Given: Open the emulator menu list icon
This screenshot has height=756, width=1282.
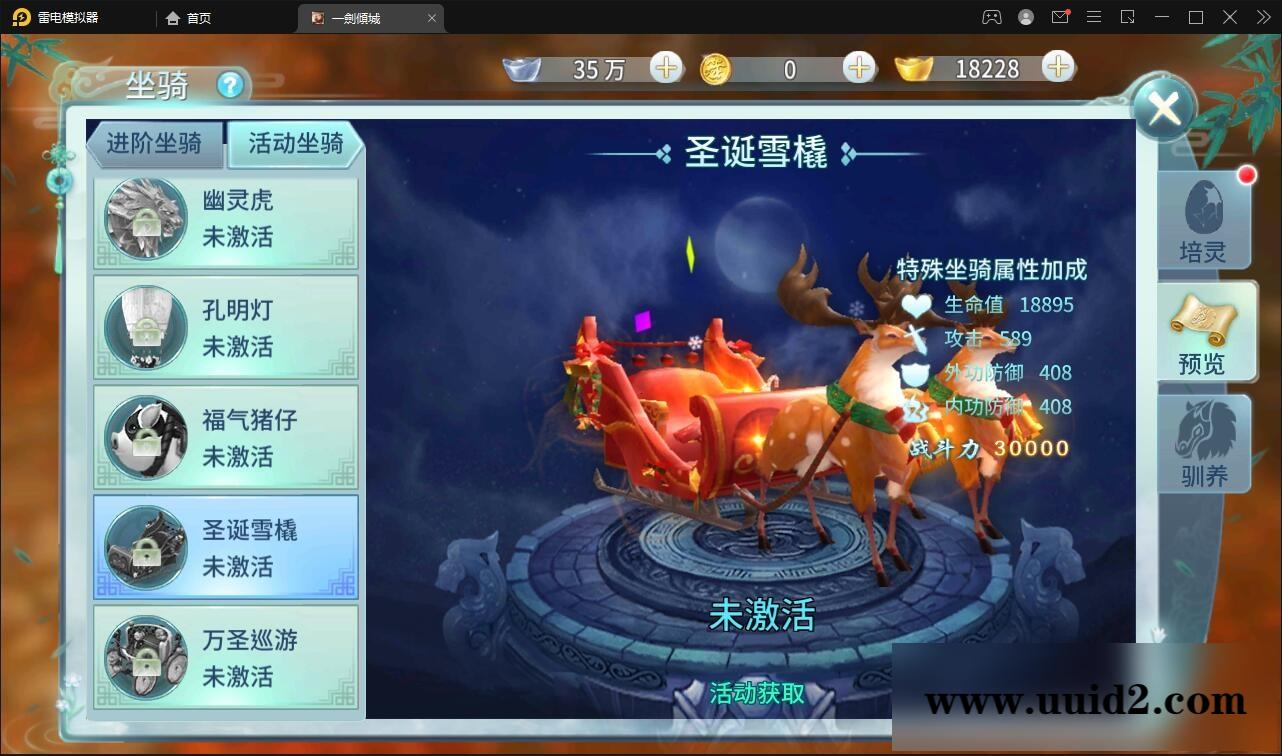Looking at the screenshot, I should pos(1094,17).
